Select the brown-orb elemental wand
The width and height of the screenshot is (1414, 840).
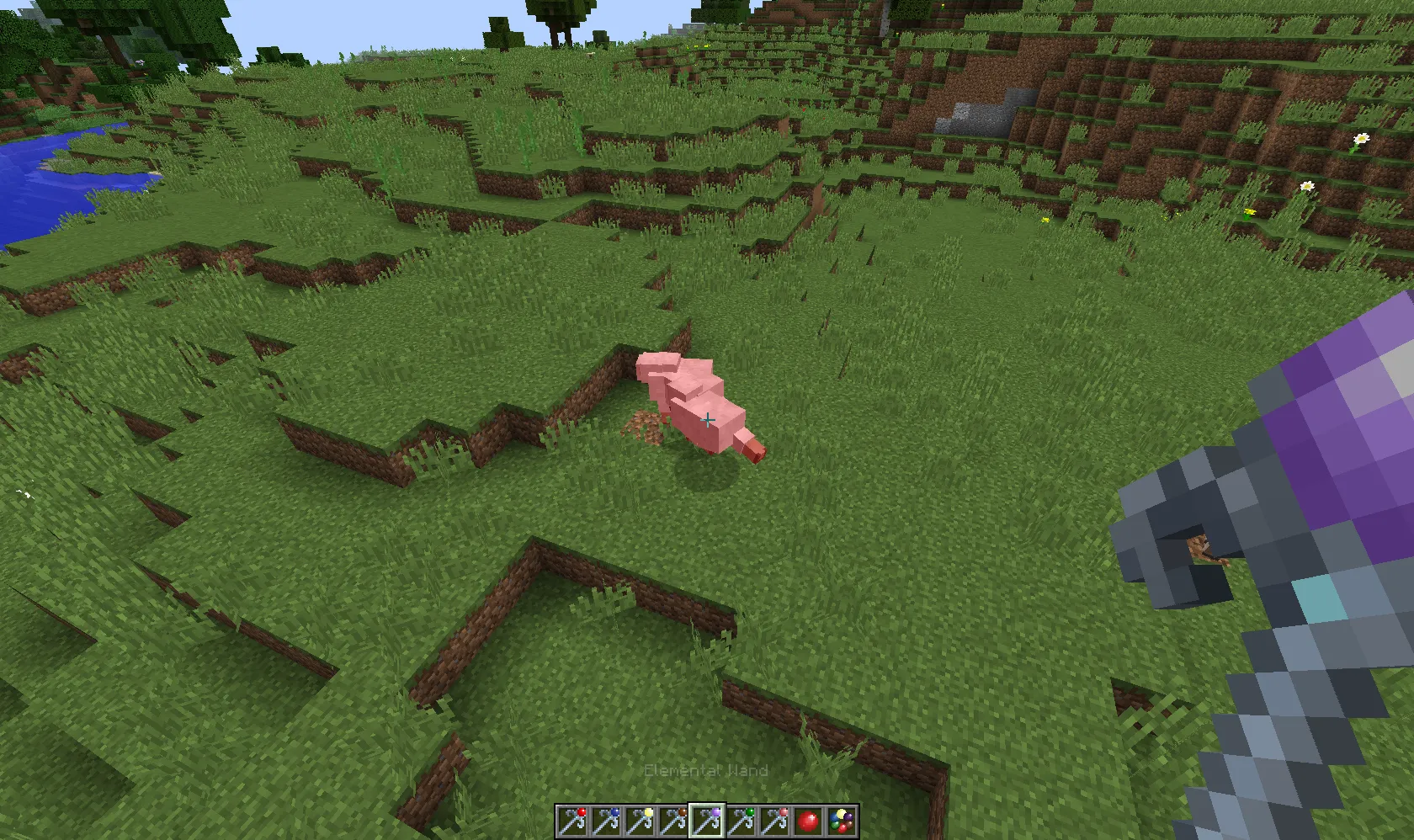tap(674, 820)
